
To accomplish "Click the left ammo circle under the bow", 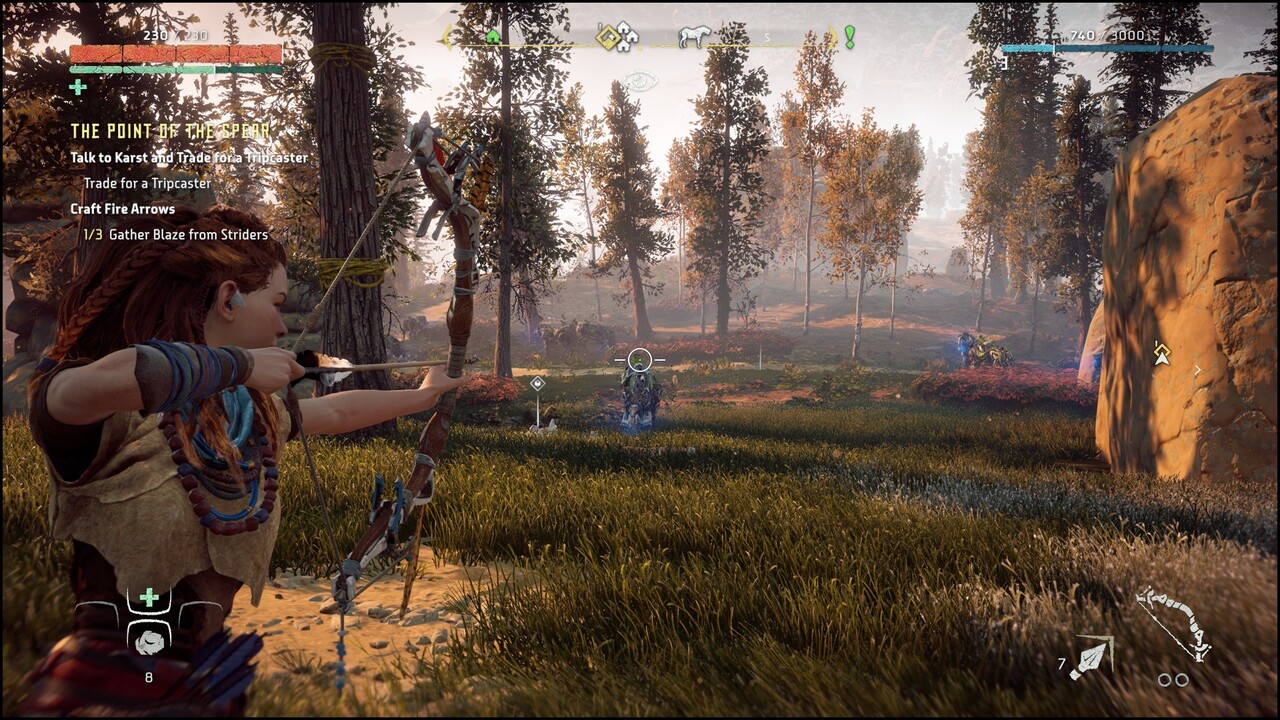I will 1164,680.
